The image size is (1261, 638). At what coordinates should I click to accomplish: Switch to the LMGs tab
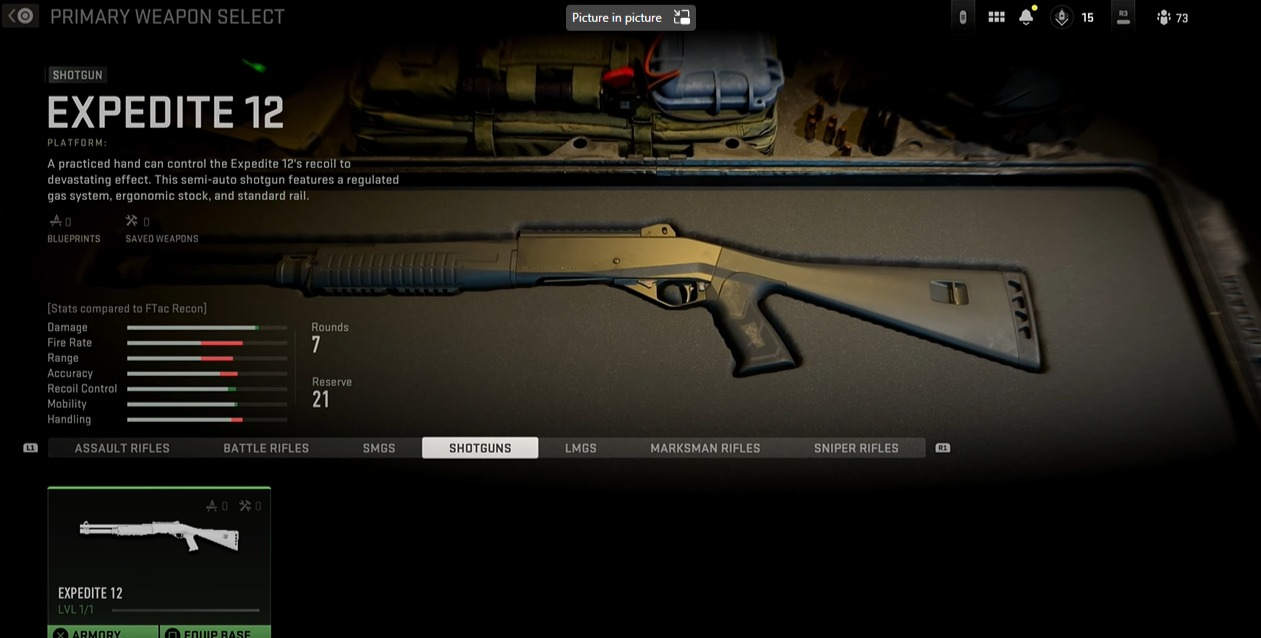[581, 448]
